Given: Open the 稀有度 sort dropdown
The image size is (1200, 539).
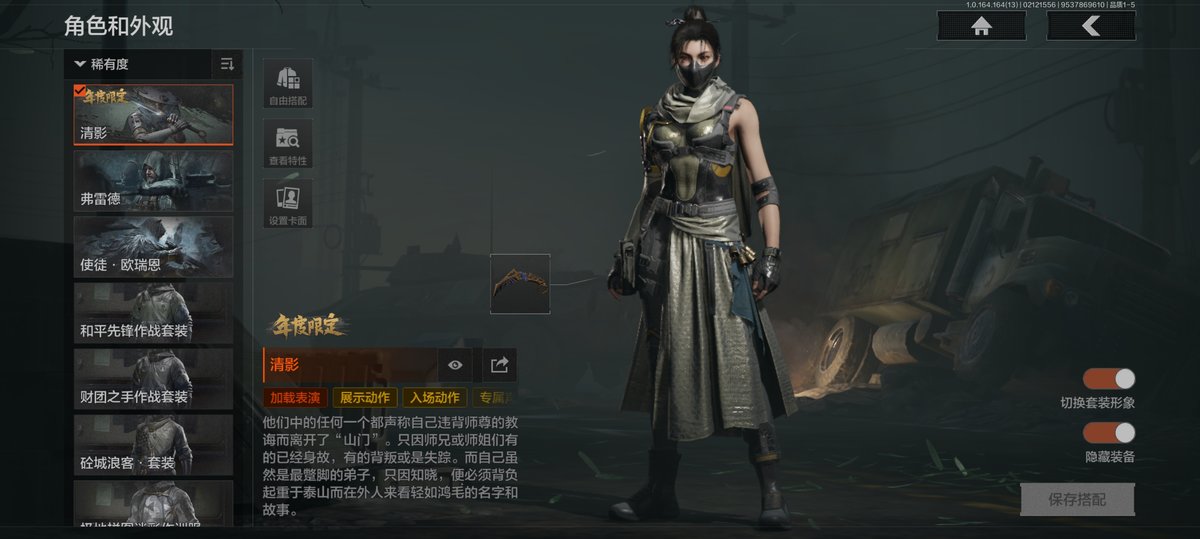Looking at the screenshot, I should pyautogui.click(x=138, y=65).
